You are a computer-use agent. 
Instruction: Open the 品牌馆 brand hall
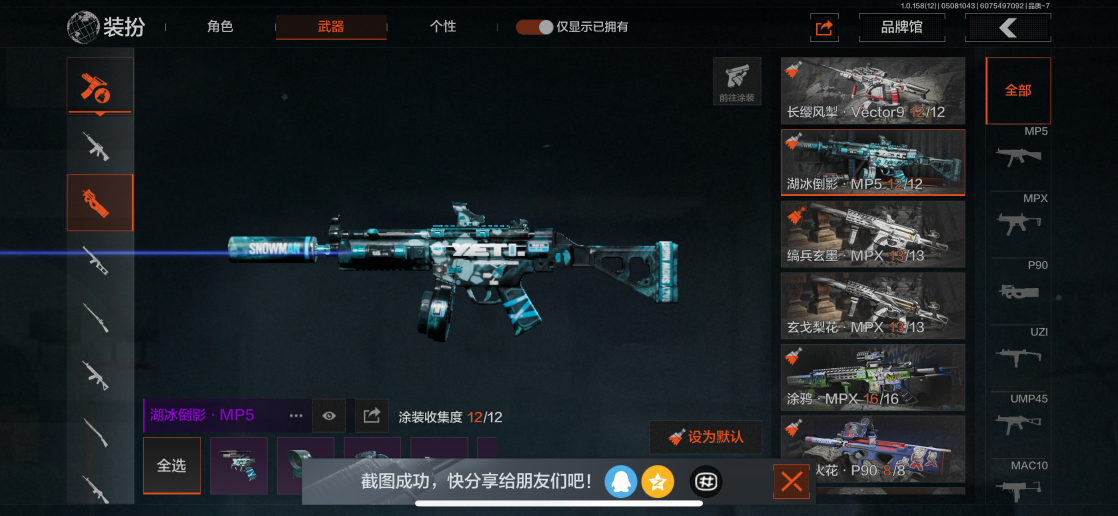tap(901, 28)
